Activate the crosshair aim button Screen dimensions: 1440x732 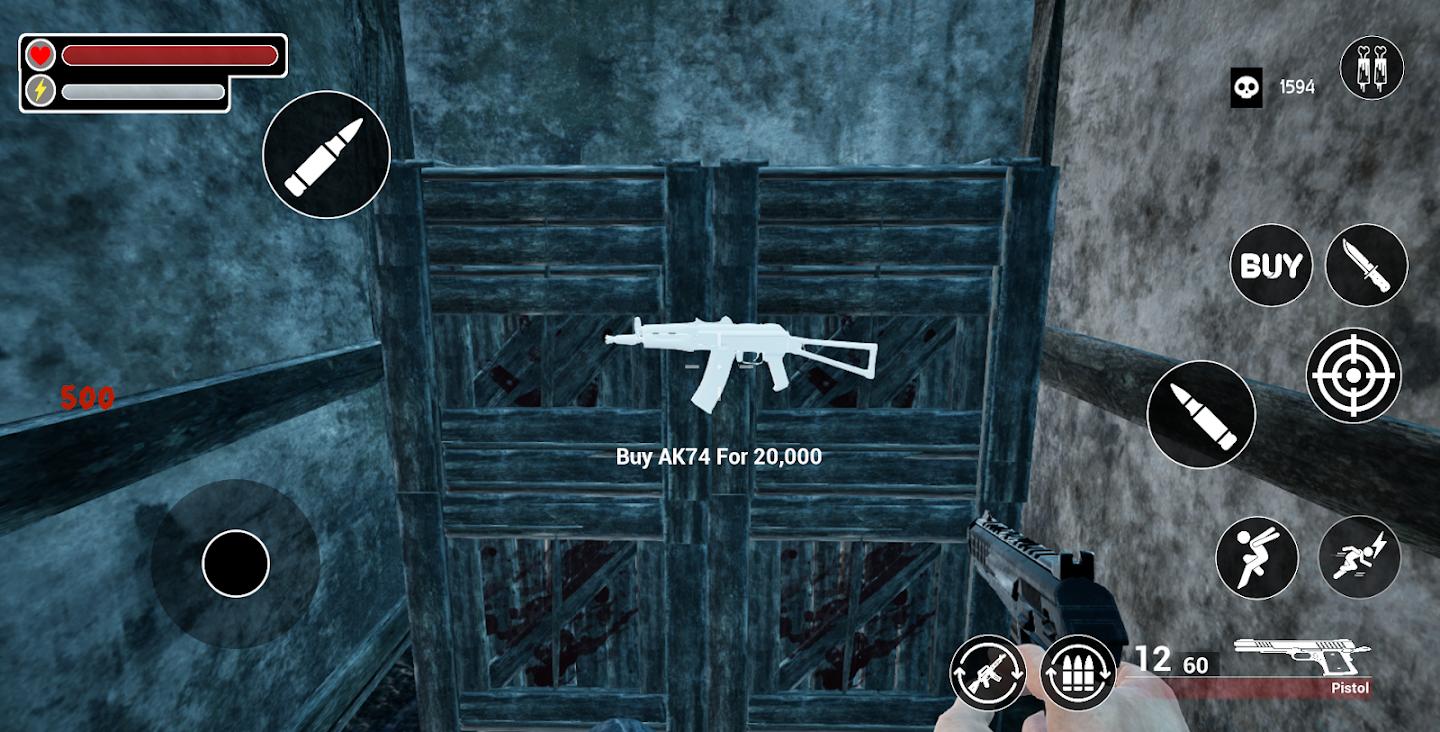(1353, 375)
